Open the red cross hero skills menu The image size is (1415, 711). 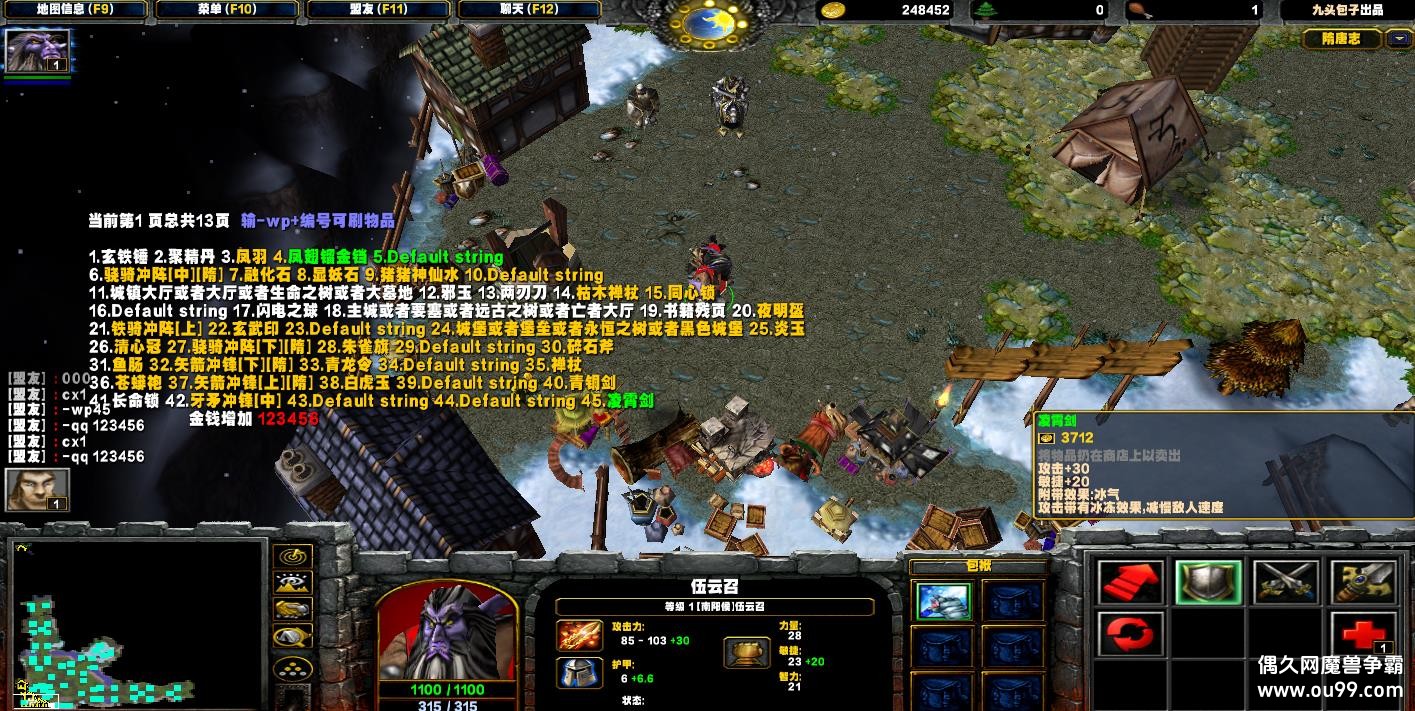click(x=1363, y=634)
